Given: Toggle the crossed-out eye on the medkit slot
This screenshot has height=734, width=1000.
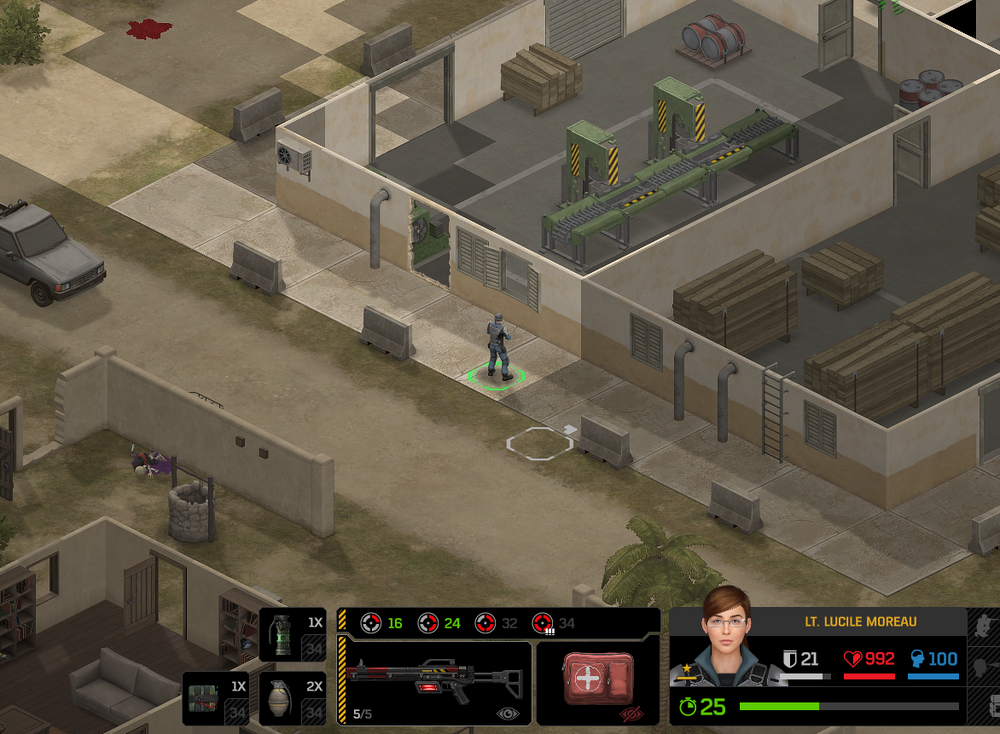Looking at the screenshot, I should click(630, 714).
